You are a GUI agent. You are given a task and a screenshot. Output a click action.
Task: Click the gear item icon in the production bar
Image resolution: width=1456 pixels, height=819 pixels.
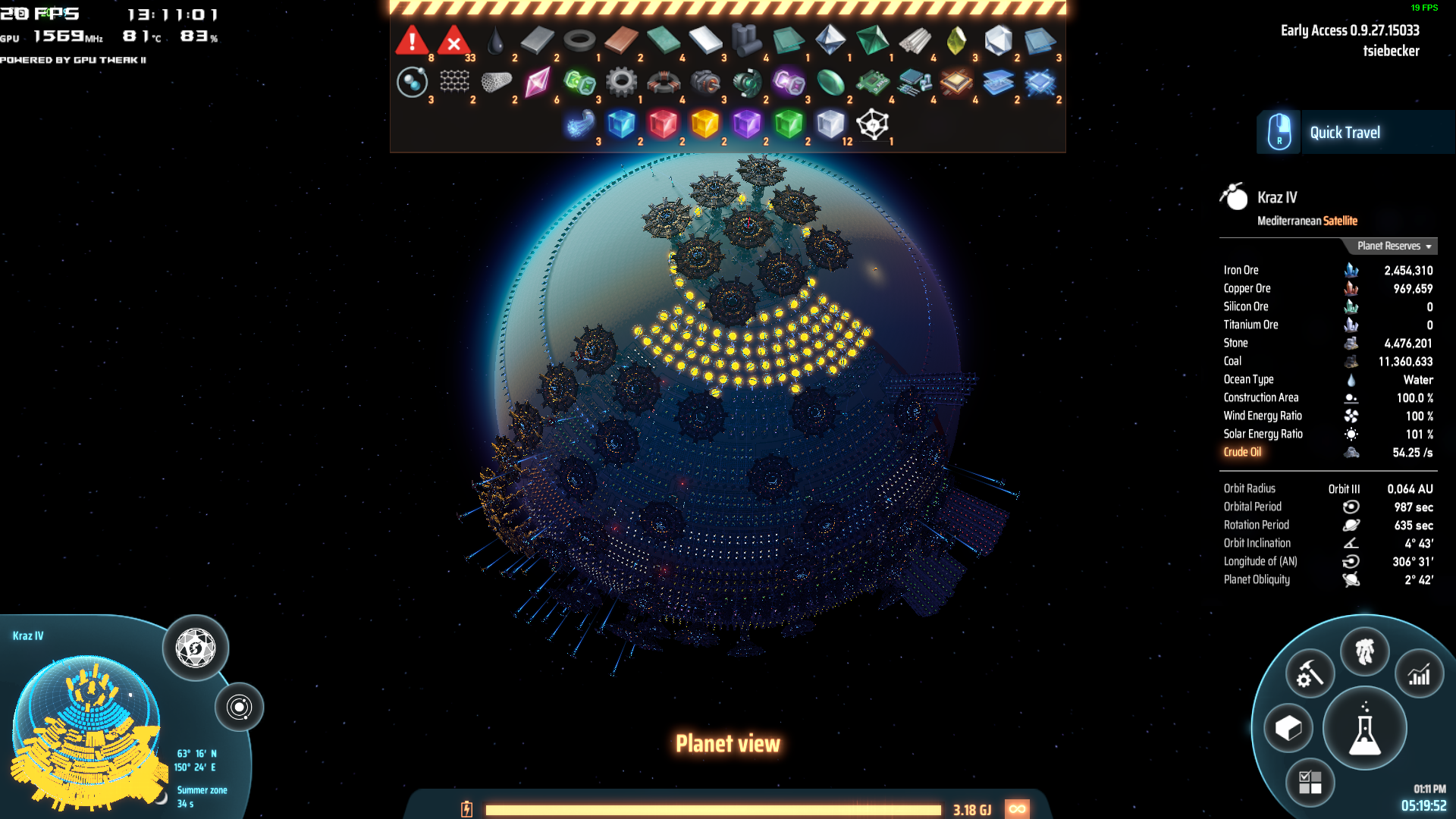click(x=622, y=82)
